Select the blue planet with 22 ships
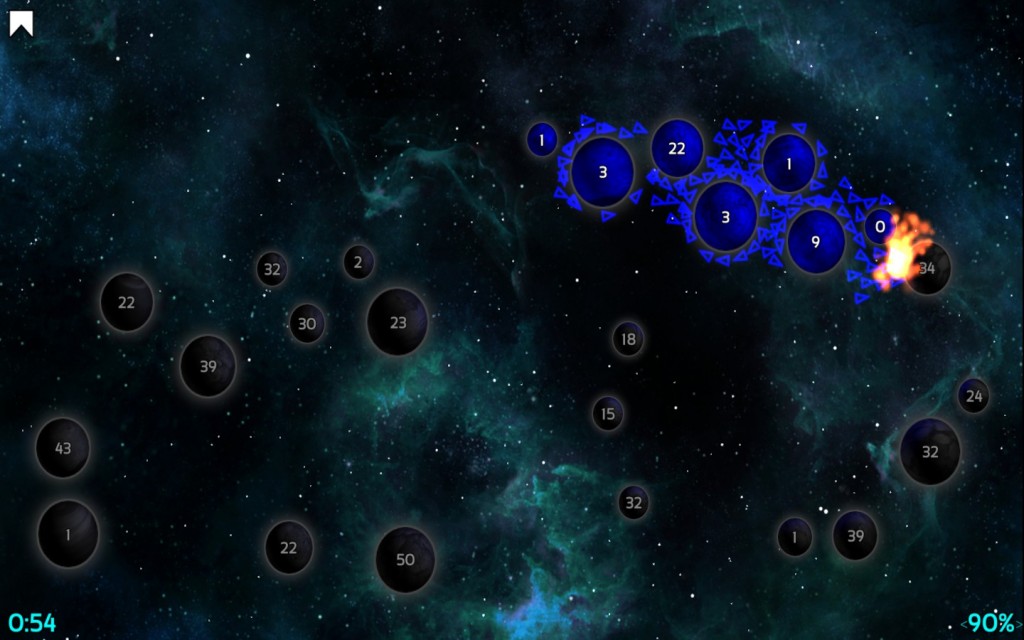 pyautogui.click(x=677, y=149)
